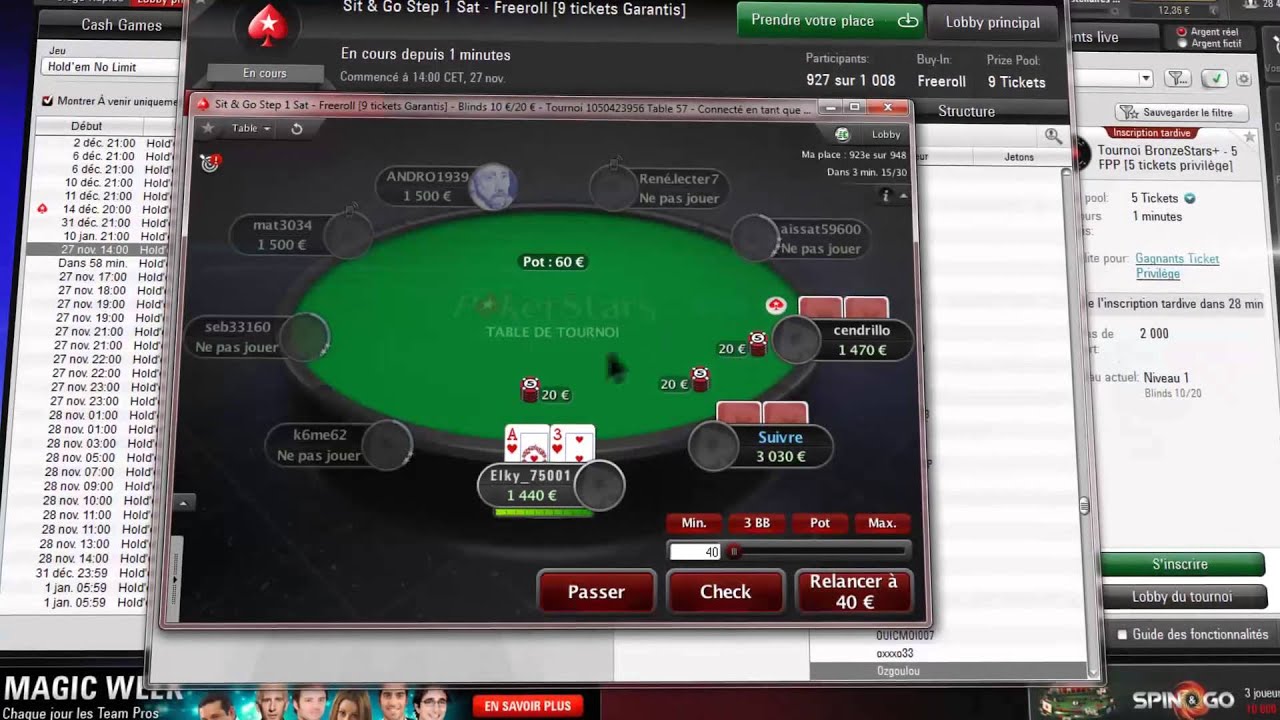
Task: Apply filters with the green checkmark icon
Action: pos(1213,78)
